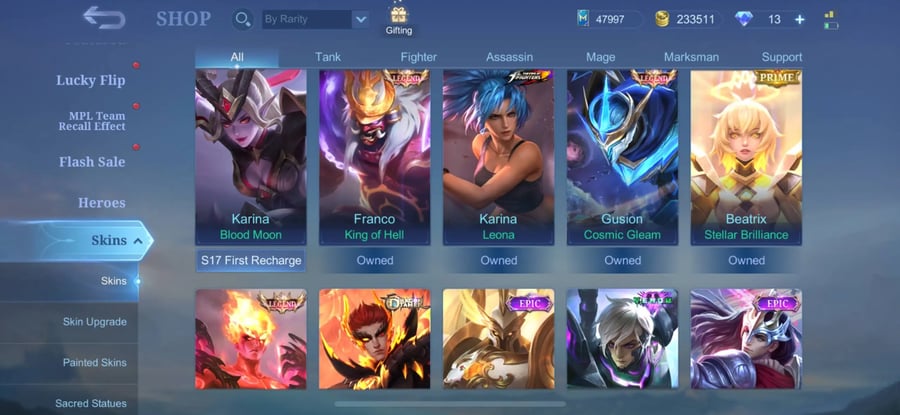Filter skins by Mage
The image size is (900, 415).
[x=600, y=57]
